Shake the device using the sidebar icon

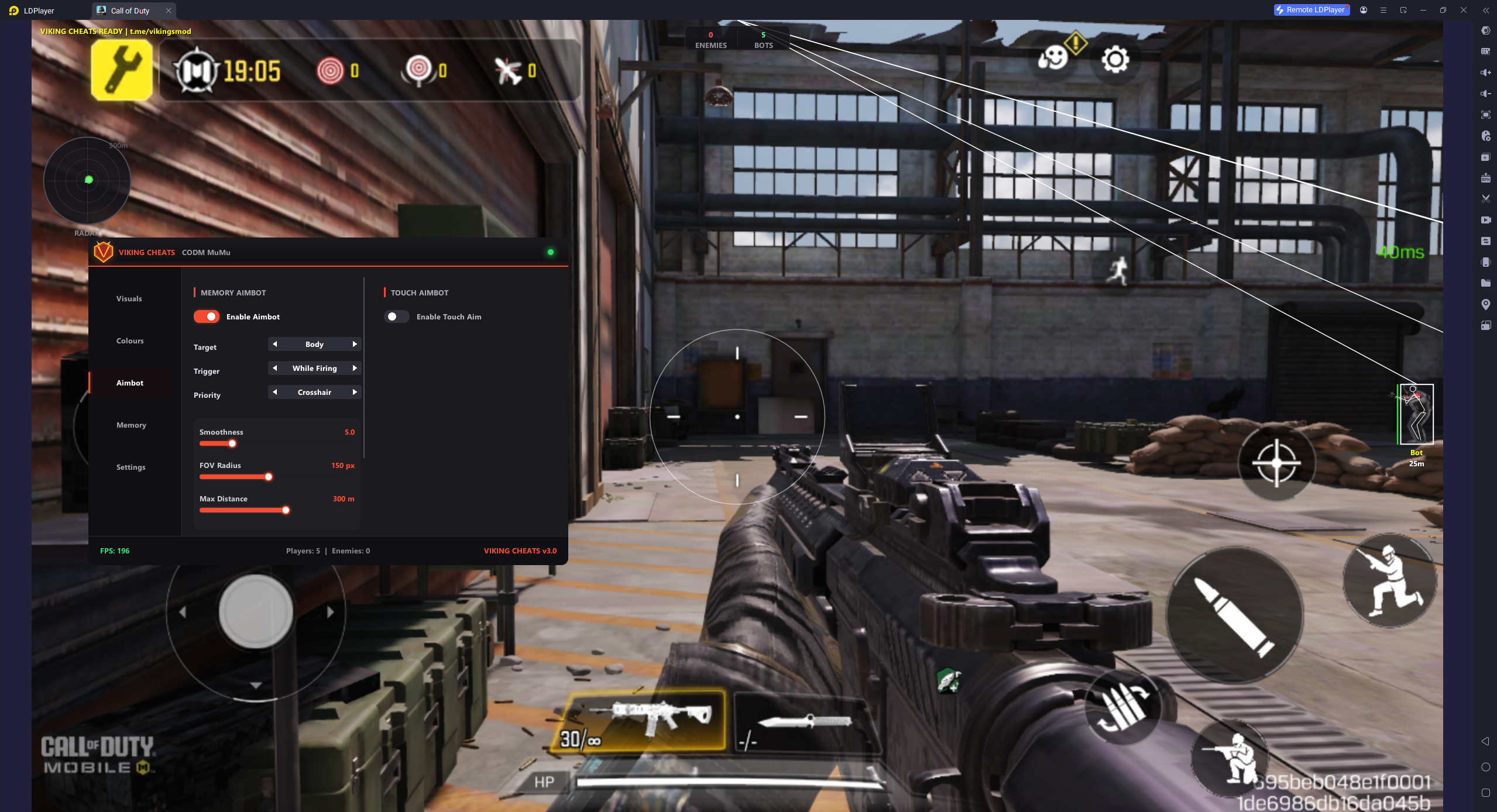1485,262
